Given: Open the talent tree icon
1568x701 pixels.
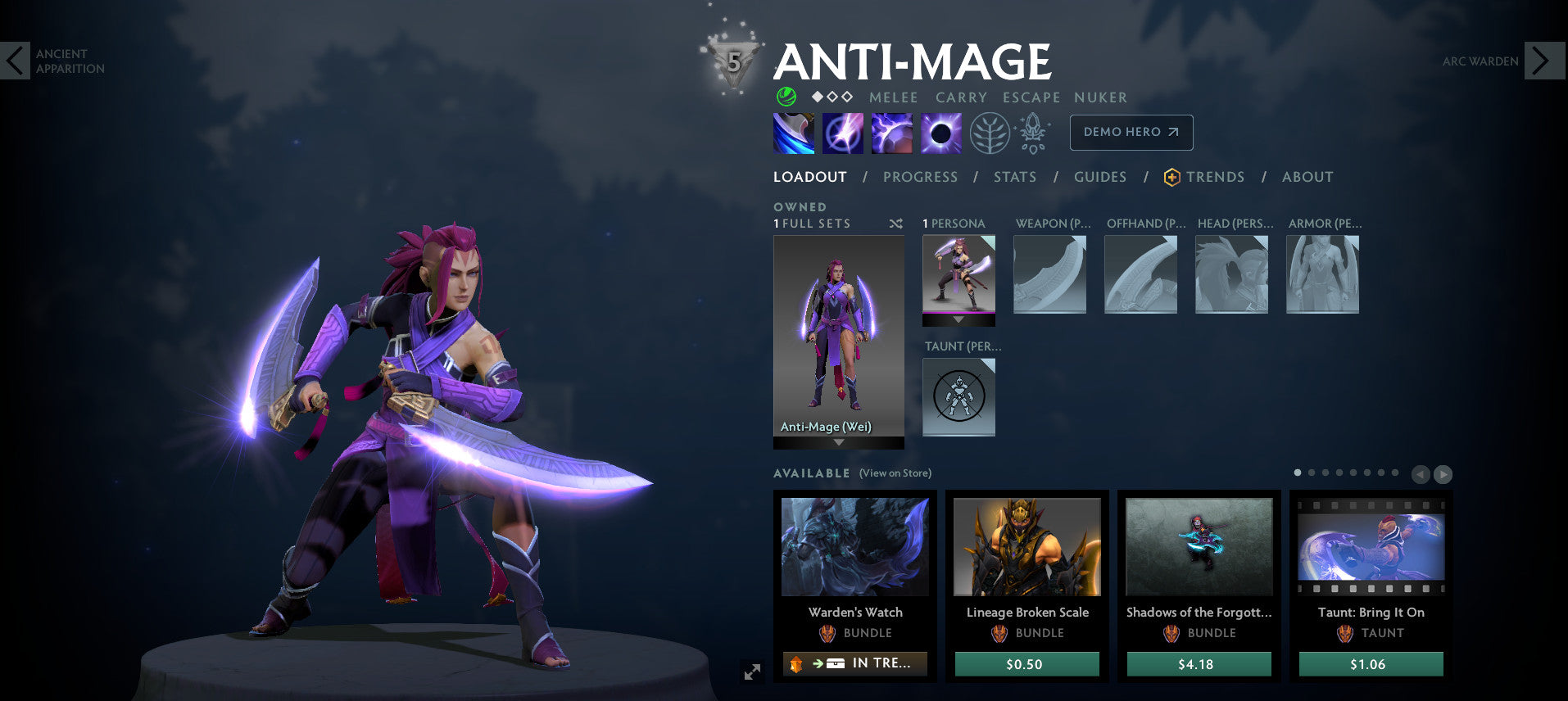Looking at the screenshot, I should 990,133.
